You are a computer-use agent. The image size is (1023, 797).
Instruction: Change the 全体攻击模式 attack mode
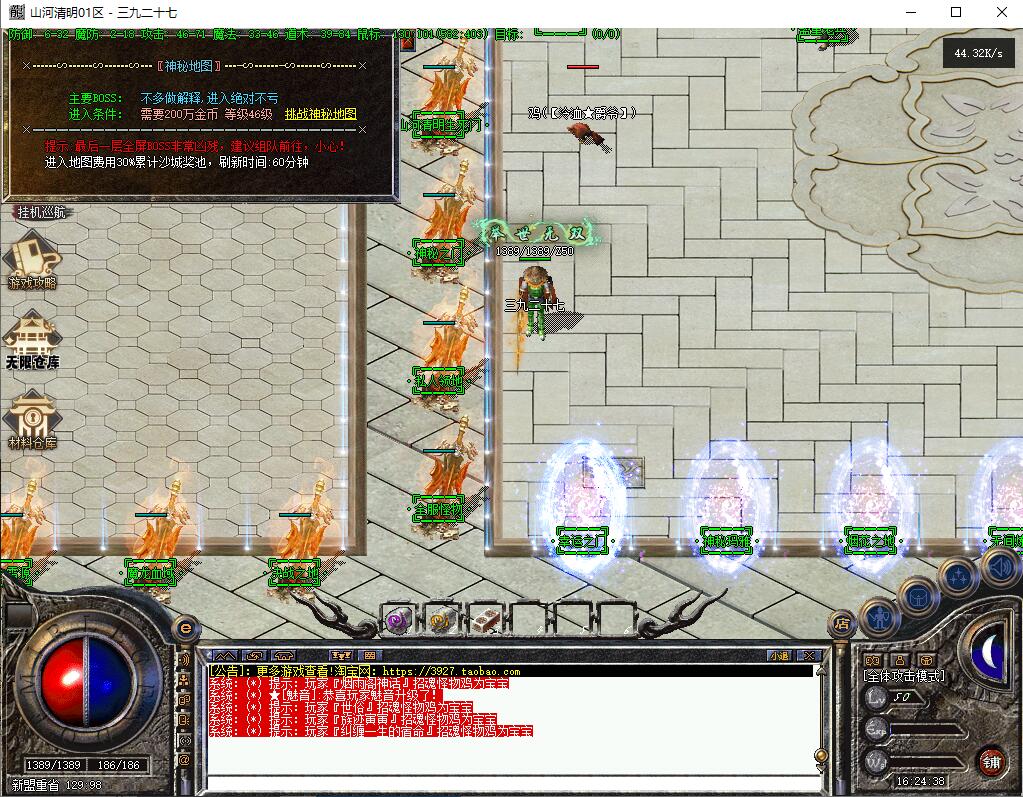(x=903, y=676)
